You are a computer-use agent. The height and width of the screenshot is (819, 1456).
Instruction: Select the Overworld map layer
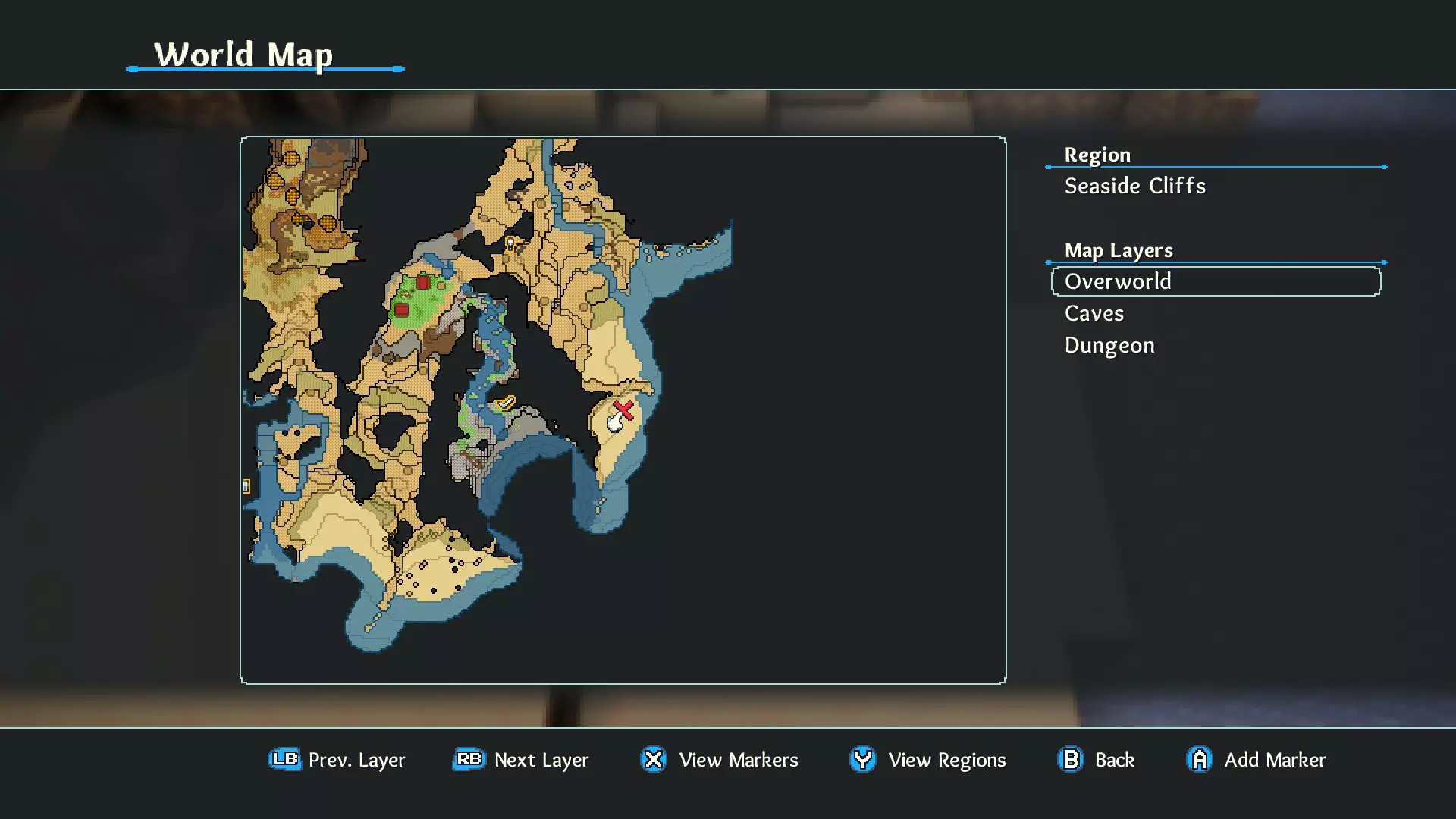[x=1215, y=281]
